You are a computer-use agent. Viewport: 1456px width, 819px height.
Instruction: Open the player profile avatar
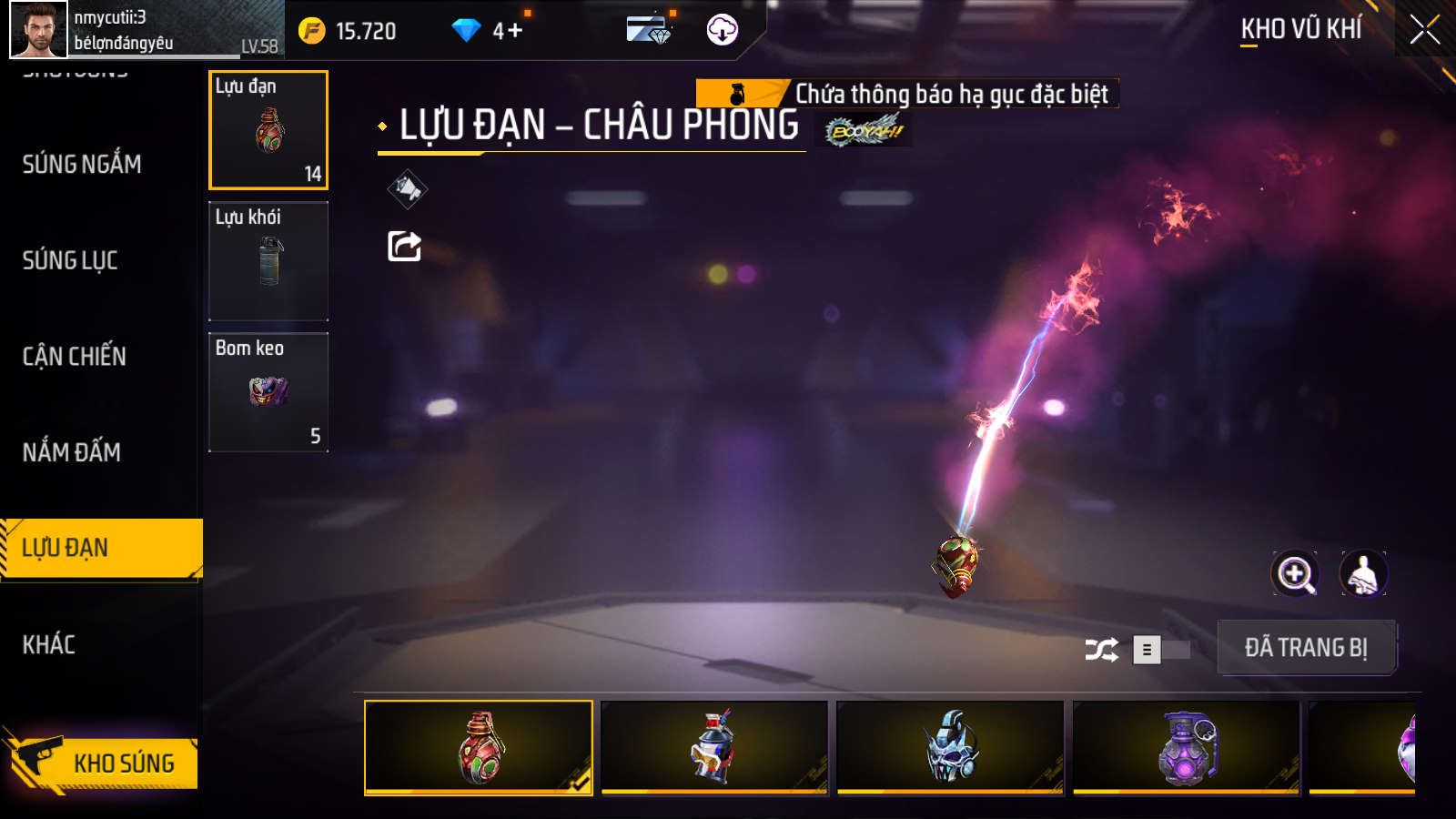point(38,30)
